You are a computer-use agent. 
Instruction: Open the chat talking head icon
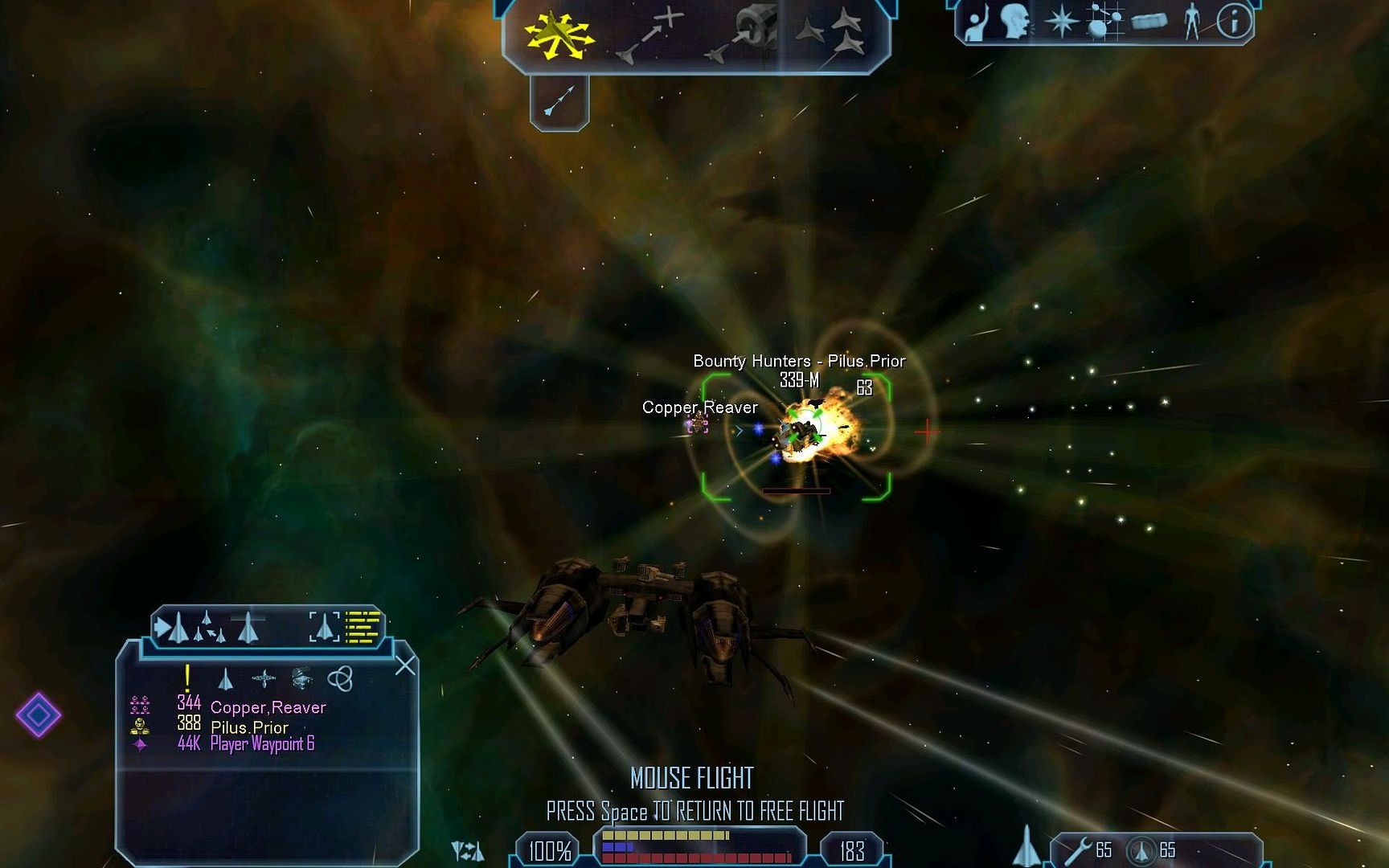(x=1016, y=23)
